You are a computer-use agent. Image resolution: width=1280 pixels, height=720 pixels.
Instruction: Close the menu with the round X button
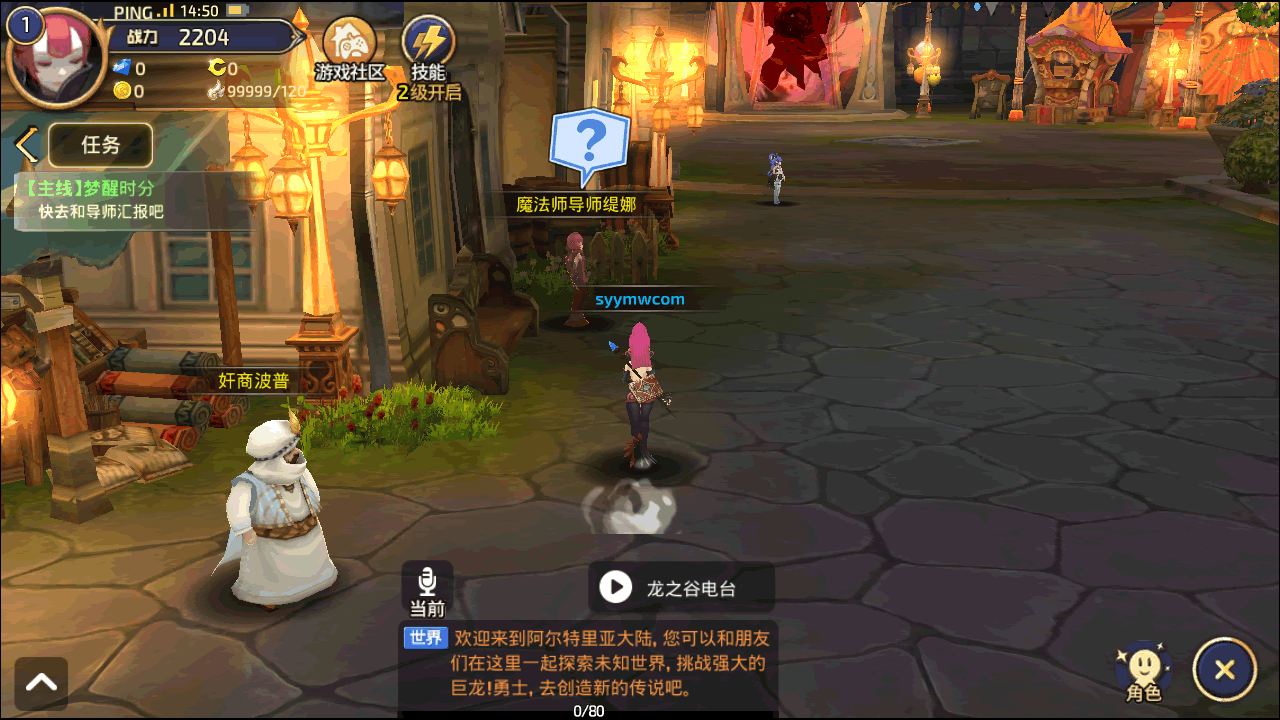tap(1225, 670)
